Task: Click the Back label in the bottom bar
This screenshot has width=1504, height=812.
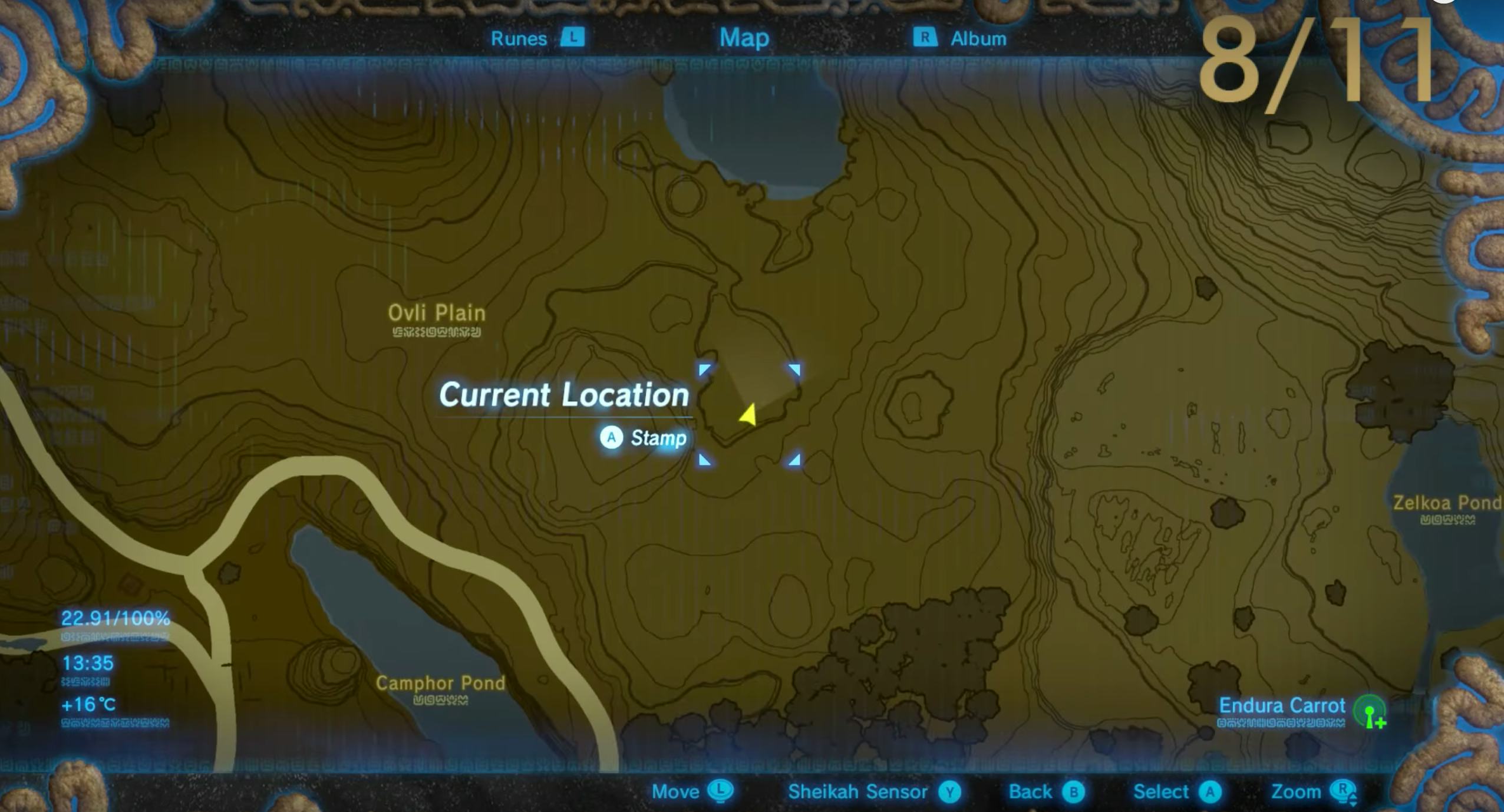Action: pyautogui.click(x=1031, y=792)
